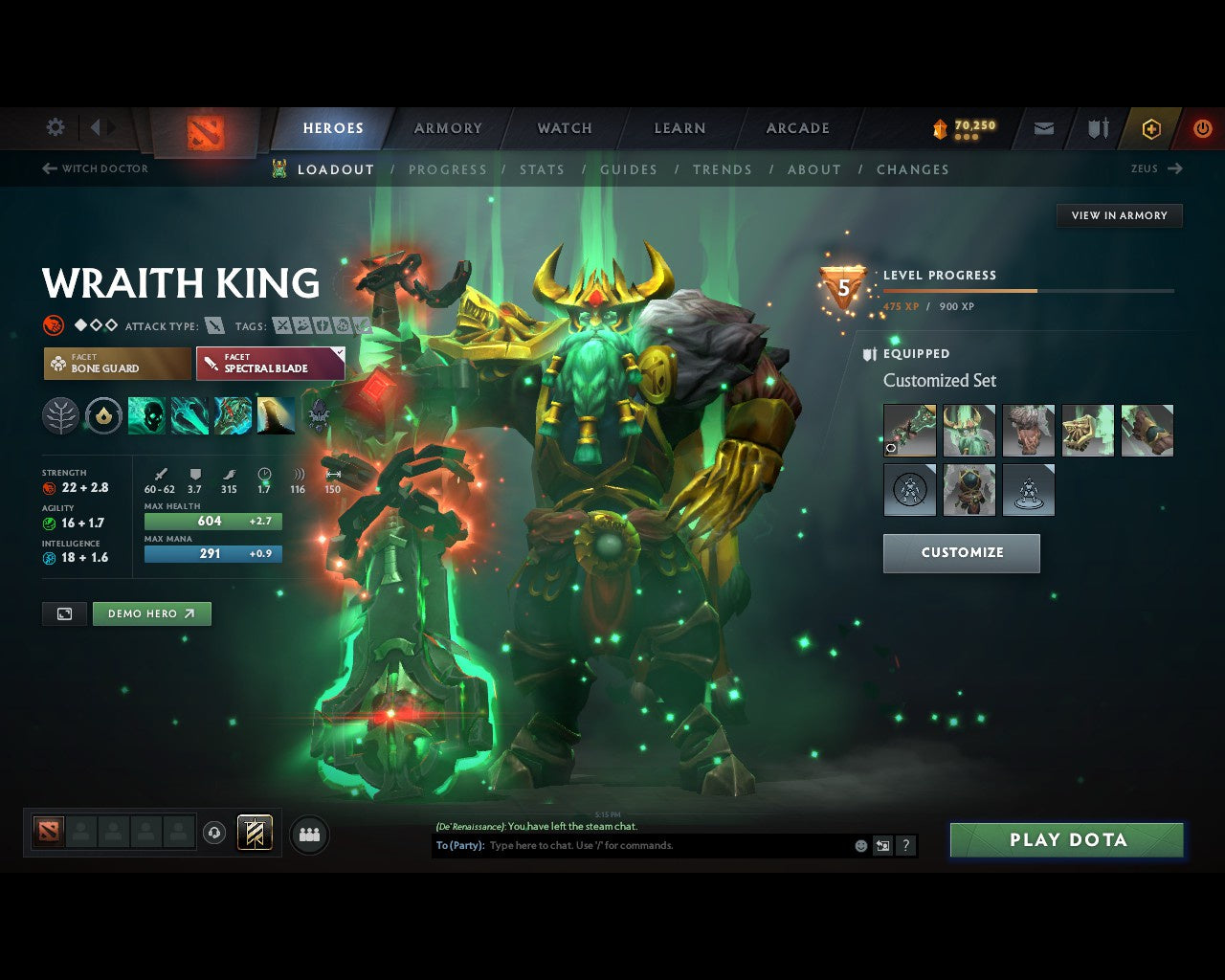Click the innate ability icon

pos(103,414)
